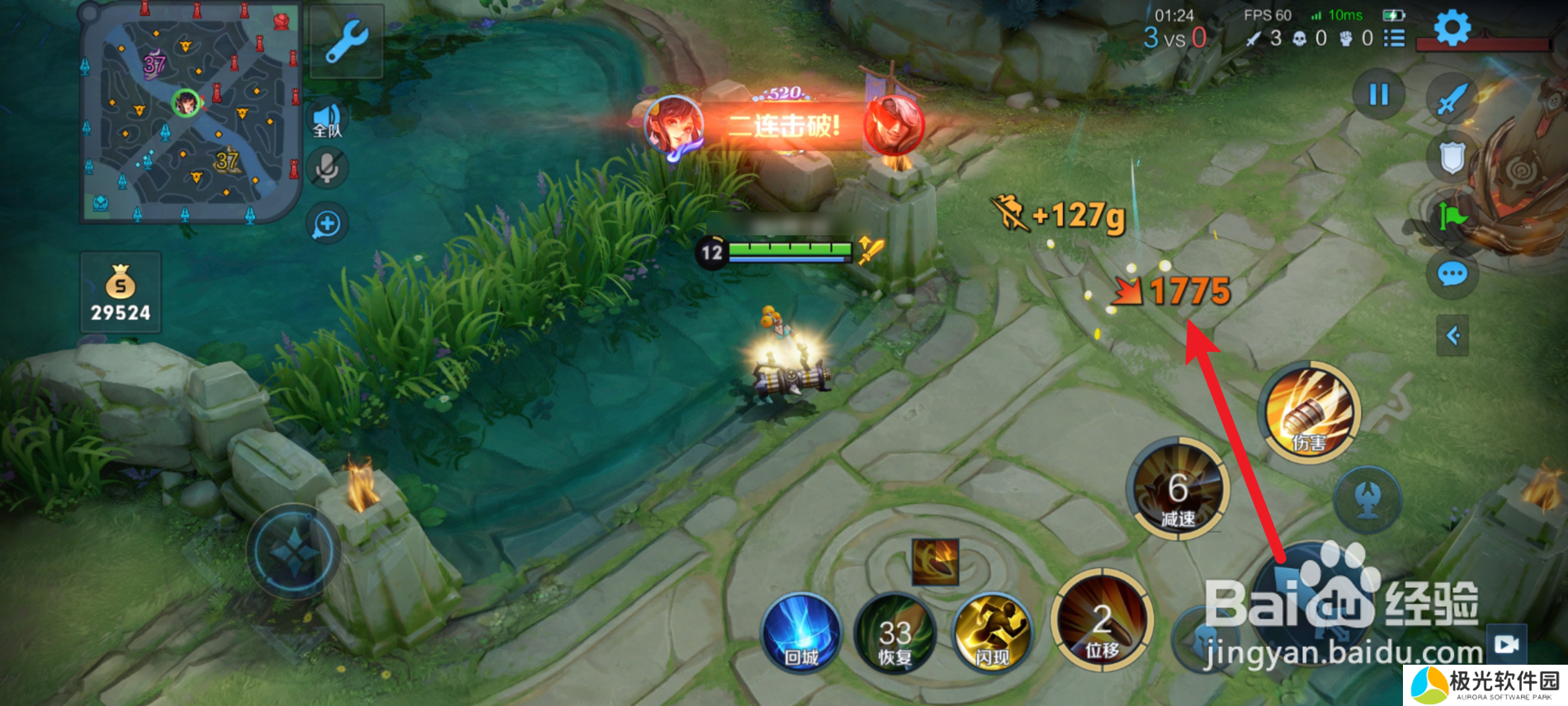Send the shield retreat signal
The image size is (1568, 706).
coord(1452,157)
